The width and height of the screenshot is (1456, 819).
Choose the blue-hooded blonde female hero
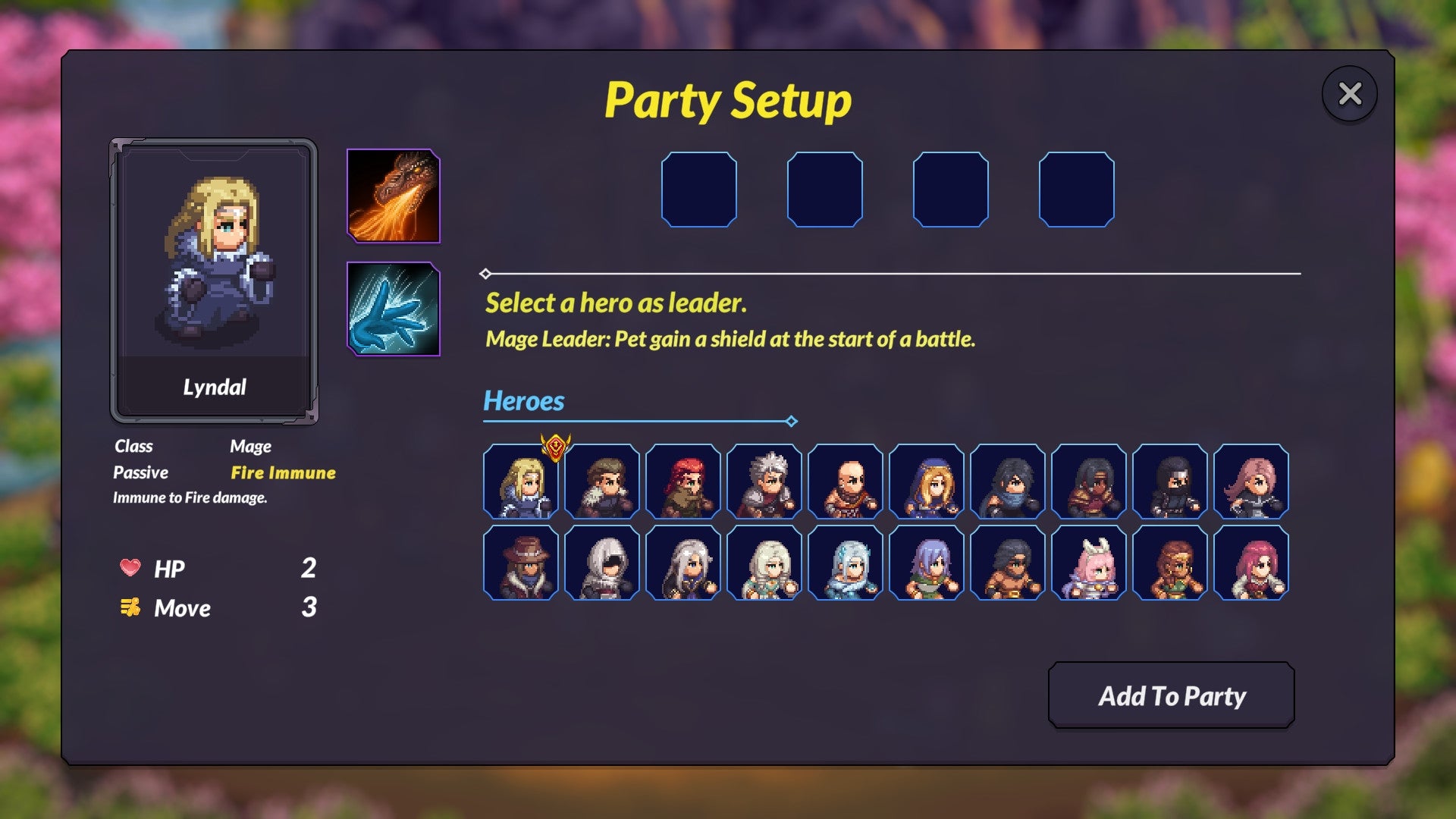point(927,482)
